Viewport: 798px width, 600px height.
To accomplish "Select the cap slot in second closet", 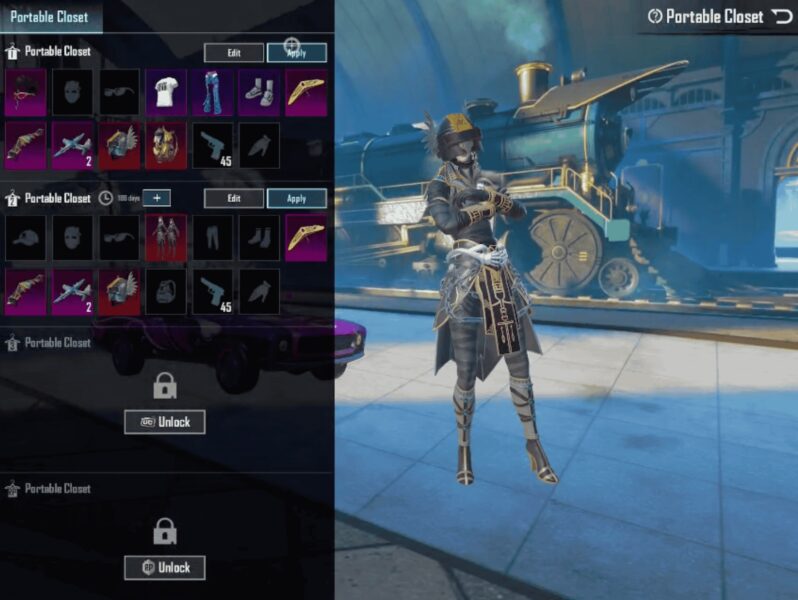I will coord(25,238).
